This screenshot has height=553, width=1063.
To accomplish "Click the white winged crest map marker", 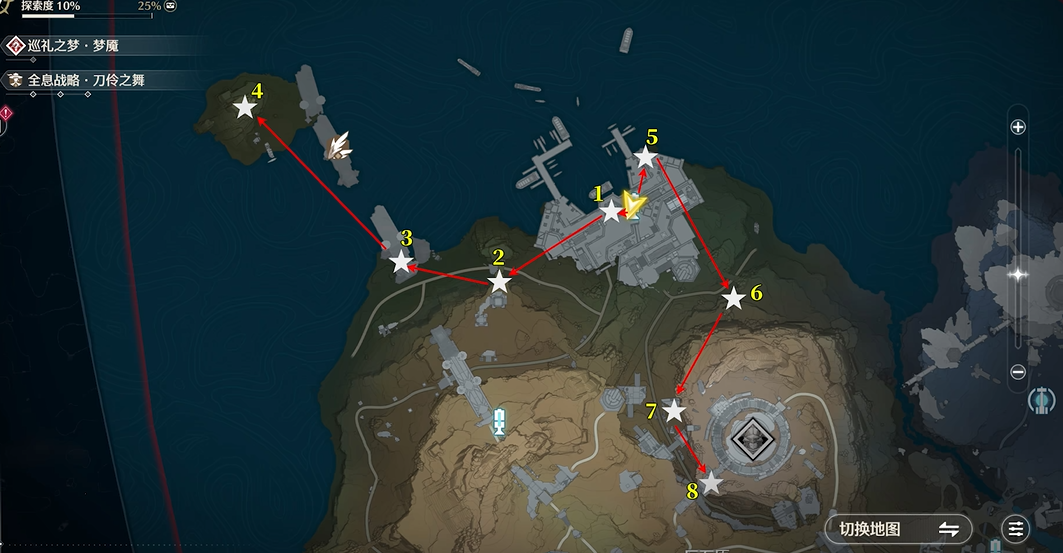I will [341, 148].
